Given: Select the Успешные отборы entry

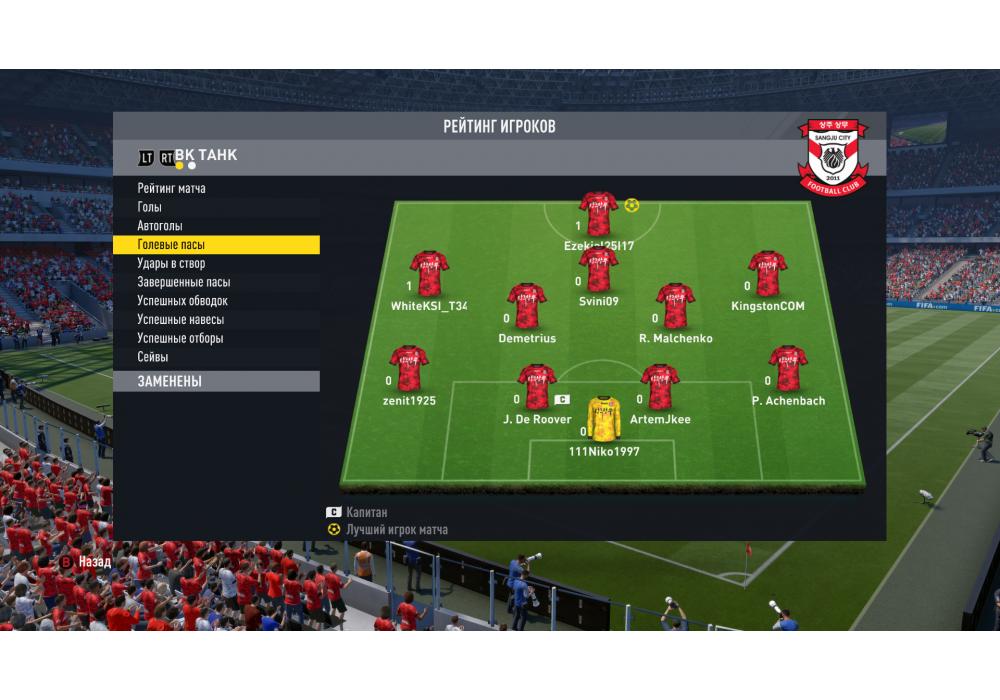Looking at the screenshot, I should (181, 338).
